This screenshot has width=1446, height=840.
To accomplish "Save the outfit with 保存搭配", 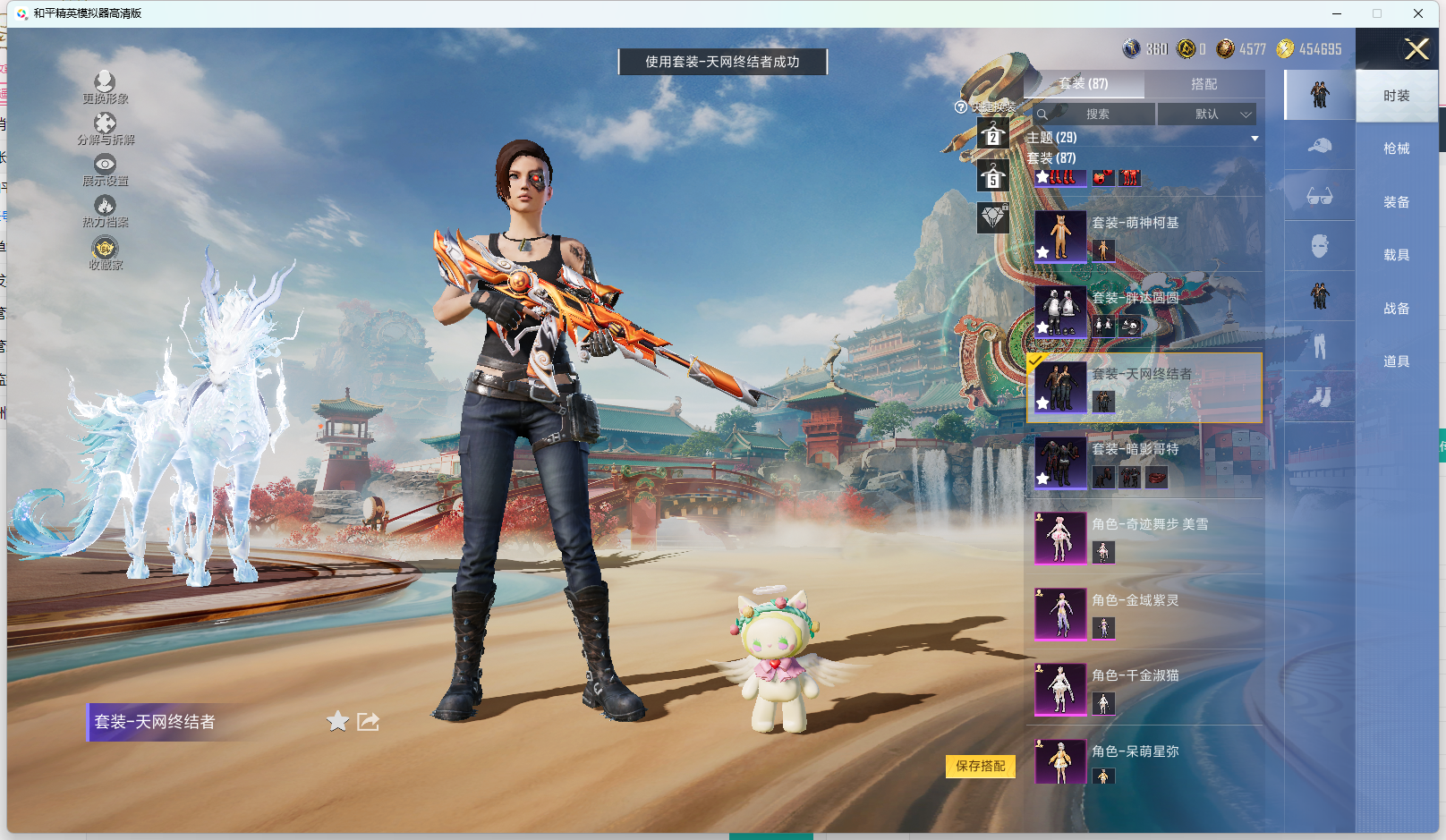I will tap(981, 766).
